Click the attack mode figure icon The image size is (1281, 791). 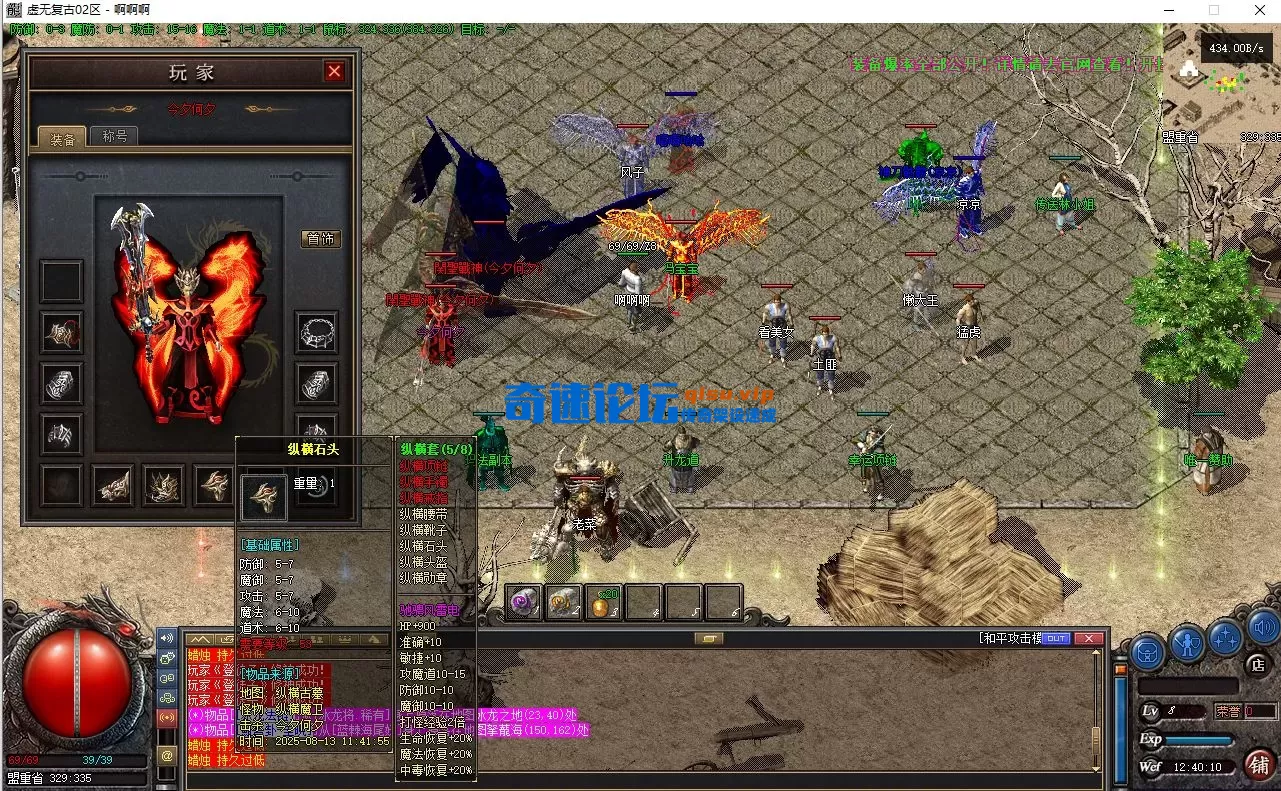1186,642
